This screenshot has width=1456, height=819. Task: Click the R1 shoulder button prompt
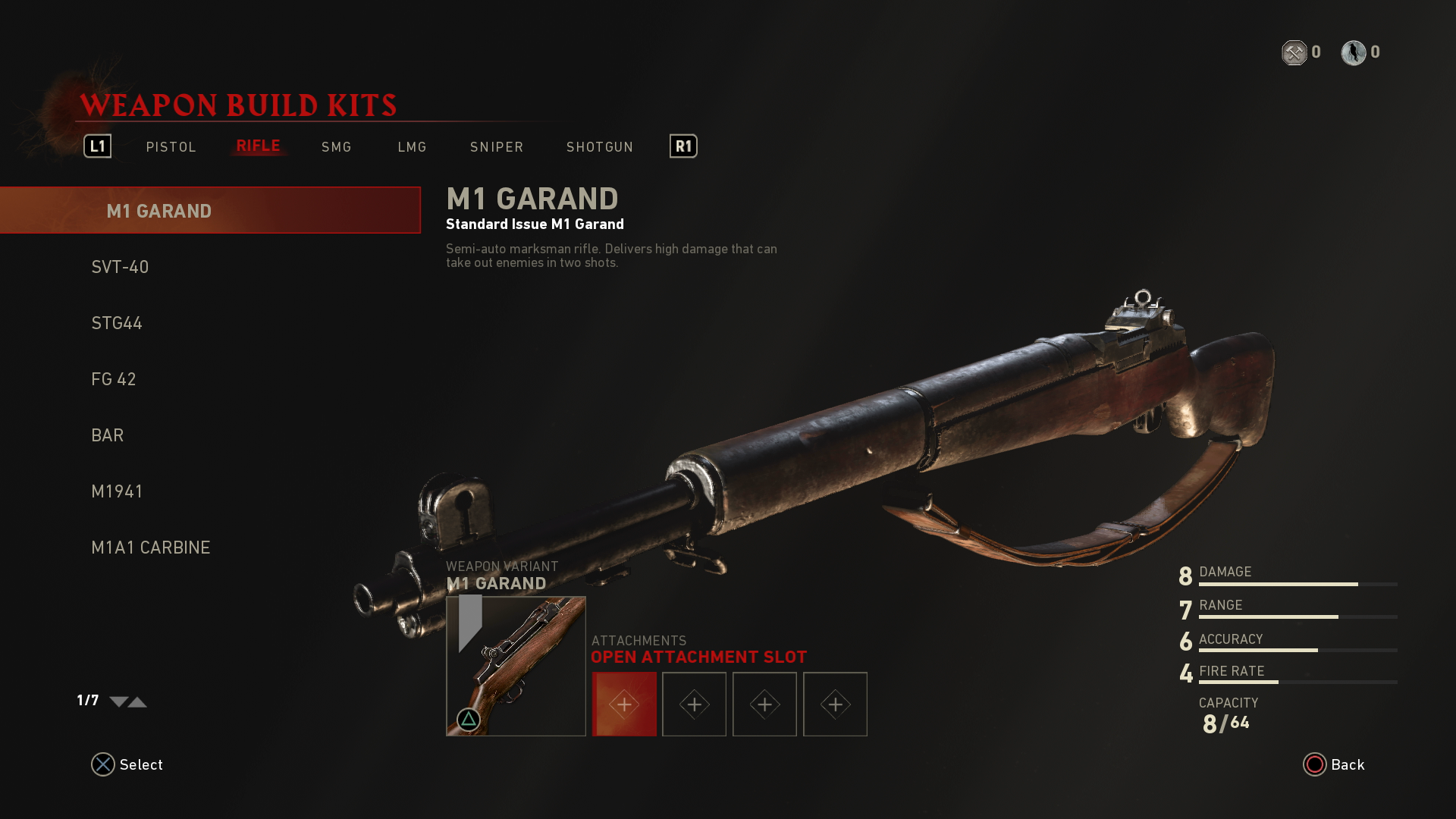click(x=682, y=146)
